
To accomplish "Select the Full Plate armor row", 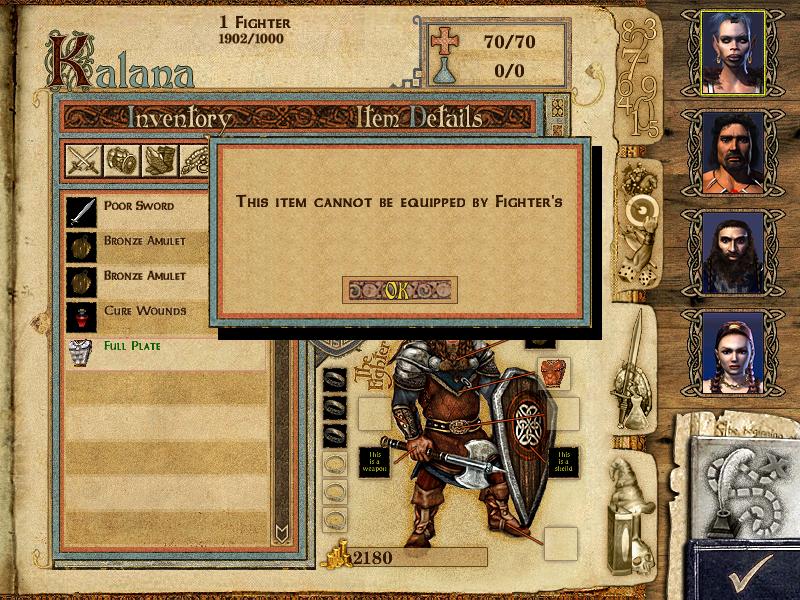I will pos(131,346).
